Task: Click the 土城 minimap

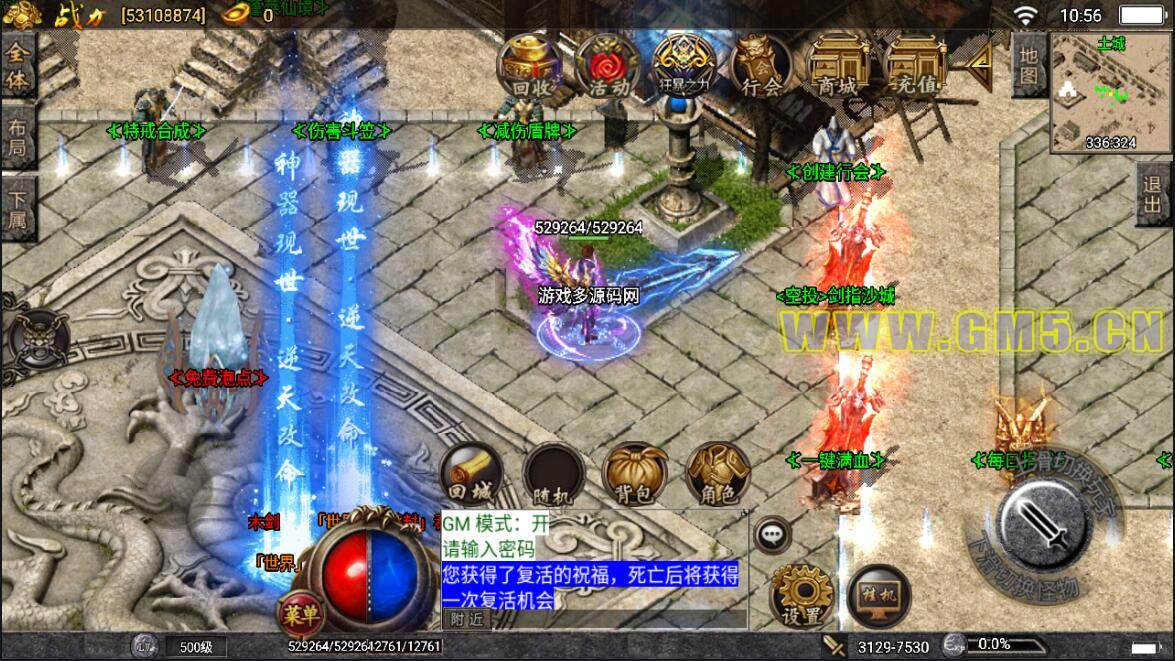Action: [1109, 93]
